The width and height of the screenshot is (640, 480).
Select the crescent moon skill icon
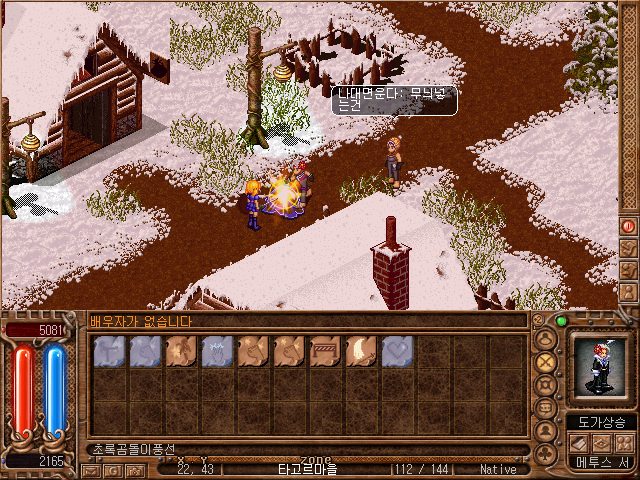(x=361, y=352)
